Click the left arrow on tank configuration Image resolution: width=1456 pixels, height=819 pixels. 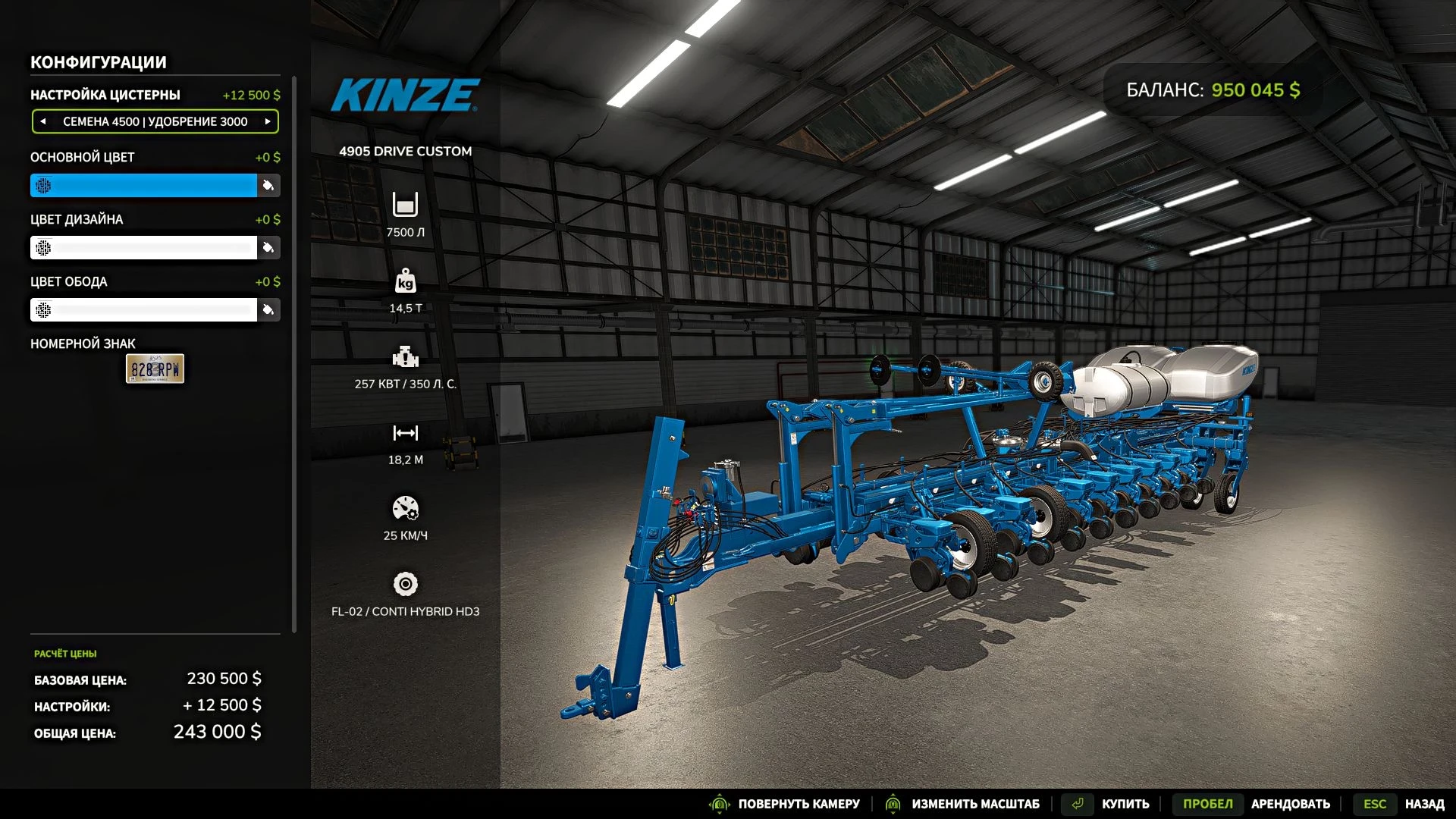tap(44, 121)
